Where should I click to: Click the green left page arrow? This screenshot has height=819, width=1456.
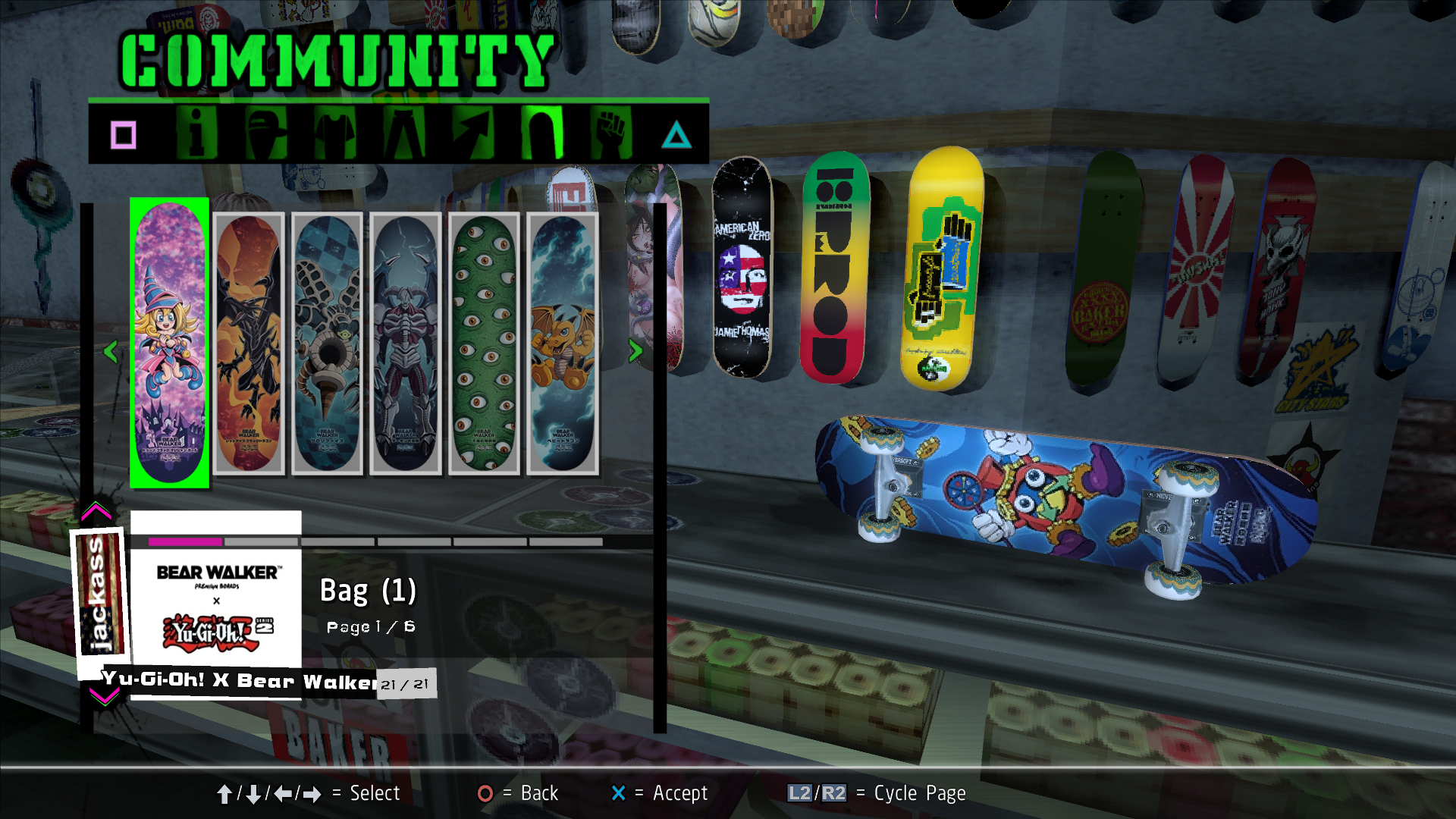(x=111, y=351)
